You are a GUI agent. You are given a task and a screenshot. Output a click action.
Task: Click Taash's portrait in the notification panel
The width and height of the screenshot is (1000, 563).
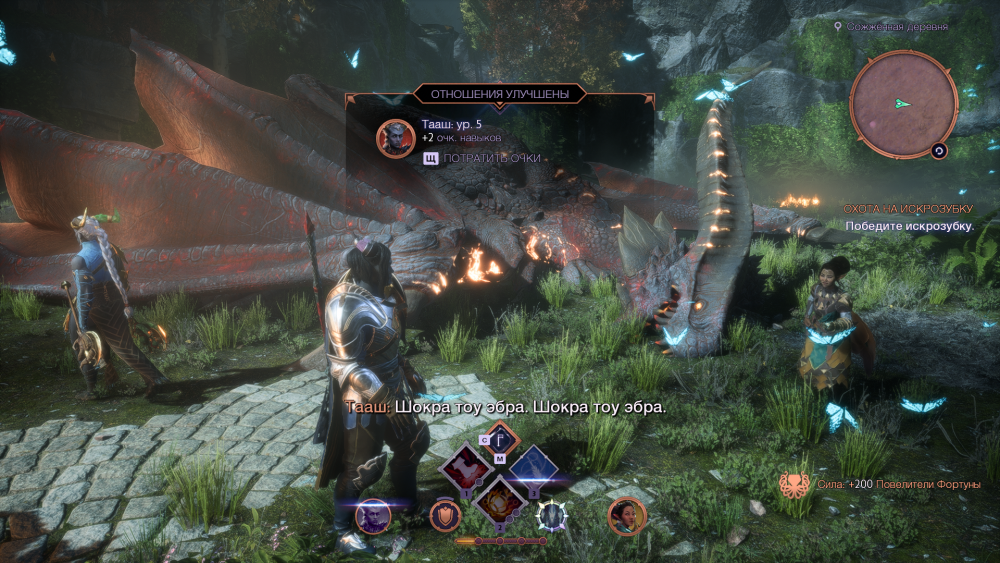click(x=396, y=138)
